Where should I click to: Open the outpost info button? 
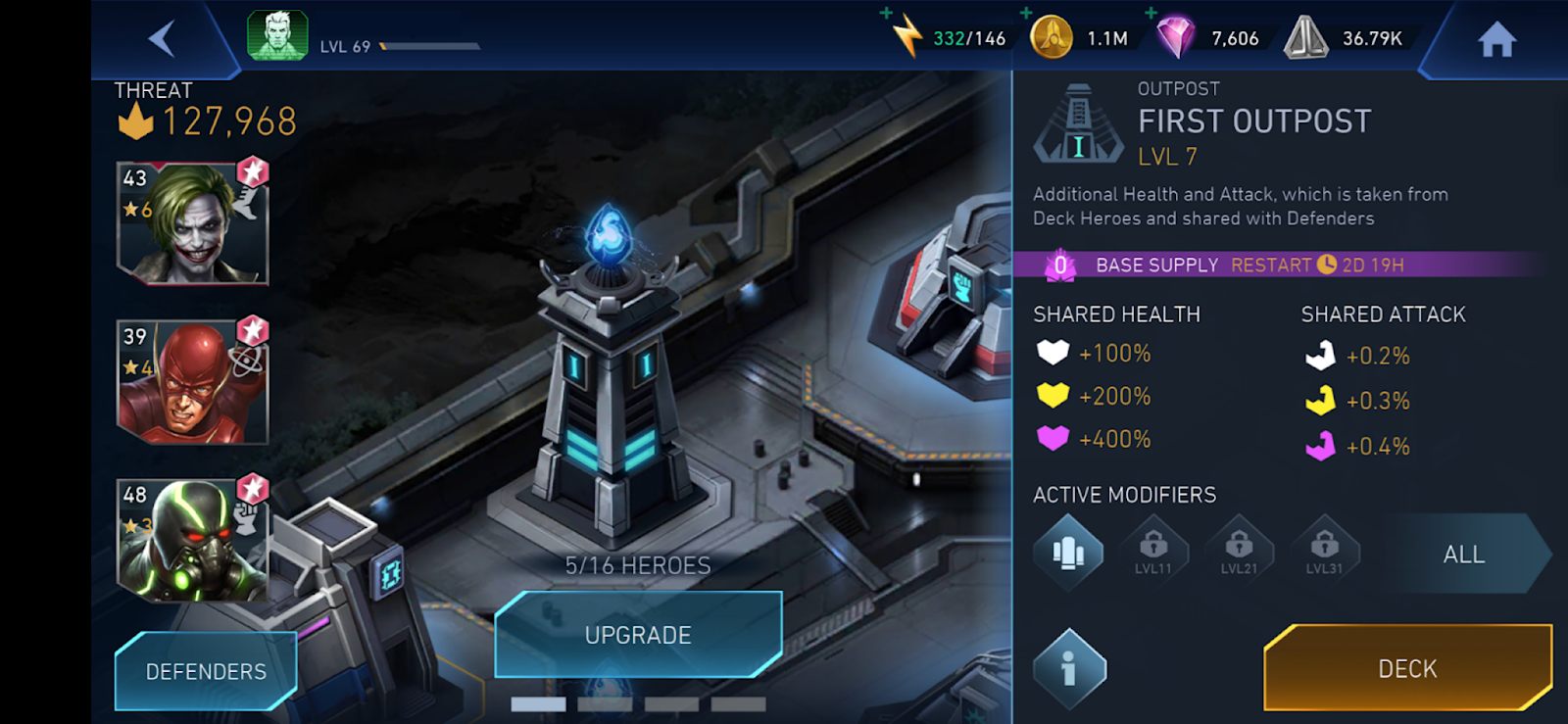tap(1069, 669)
